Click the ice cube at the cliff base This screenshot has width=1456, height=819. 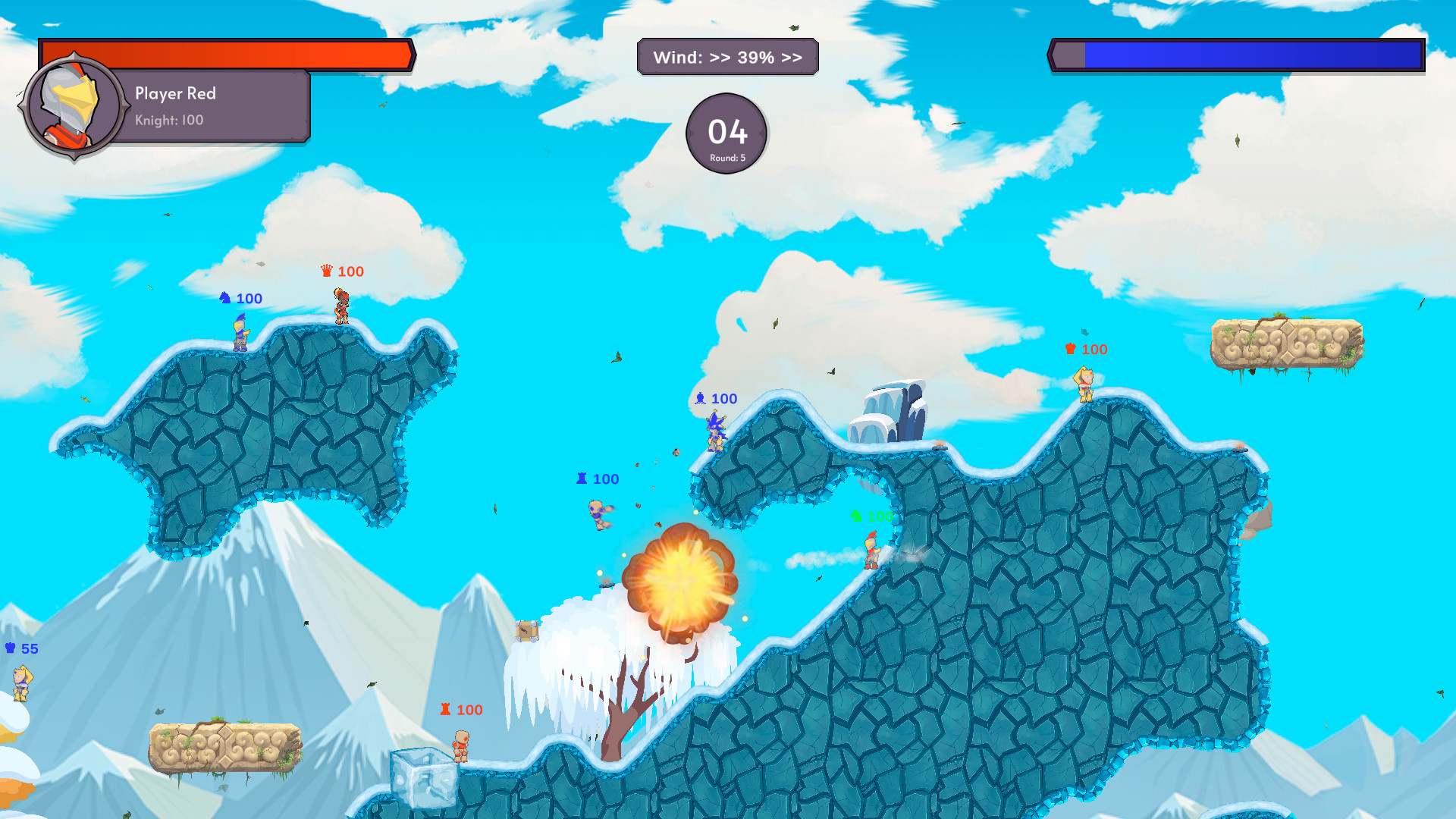tap(420, 773)
